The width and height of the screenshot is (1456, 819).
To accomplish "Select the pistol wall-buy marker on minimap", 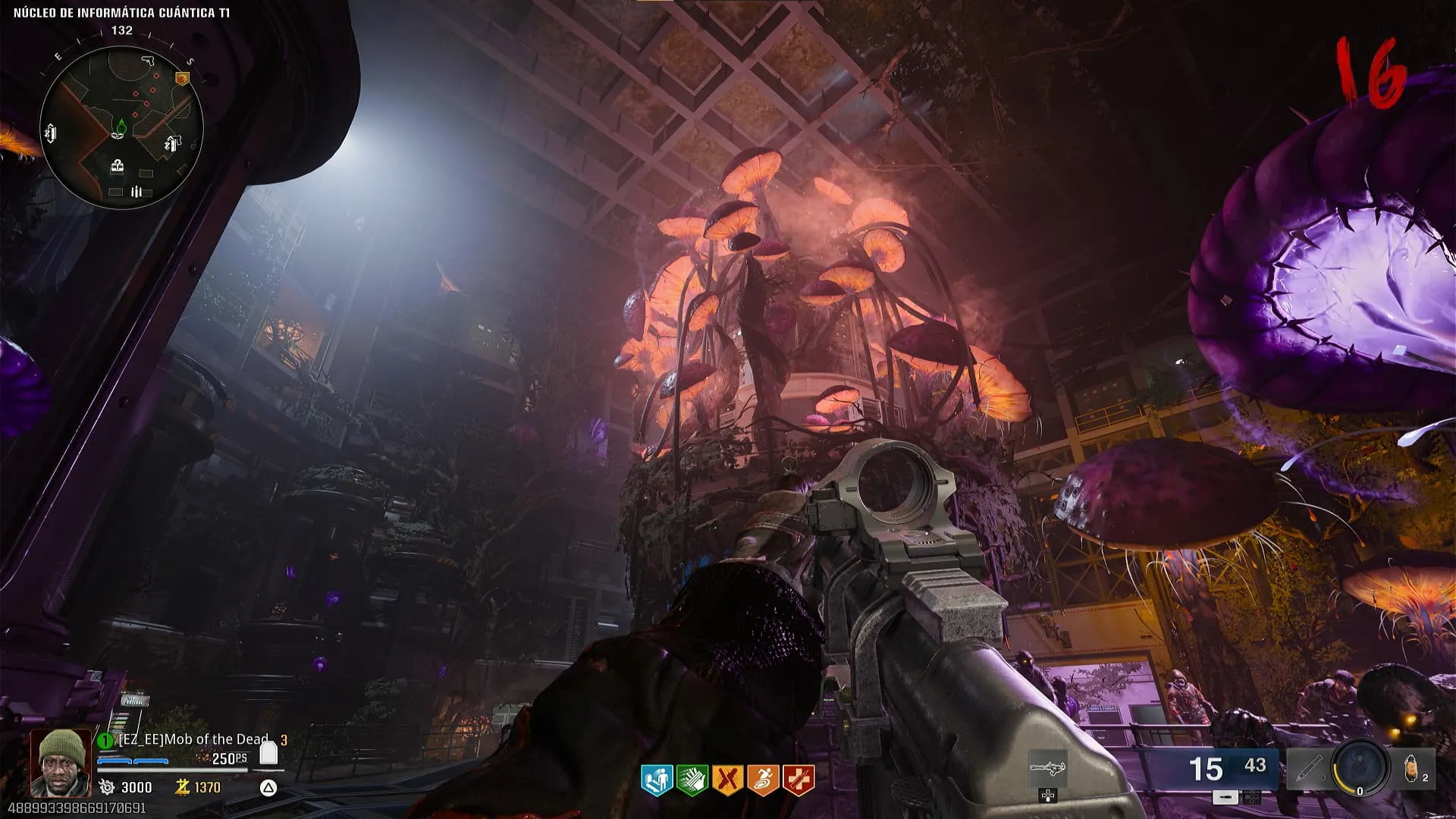I will tap(149, 60).
